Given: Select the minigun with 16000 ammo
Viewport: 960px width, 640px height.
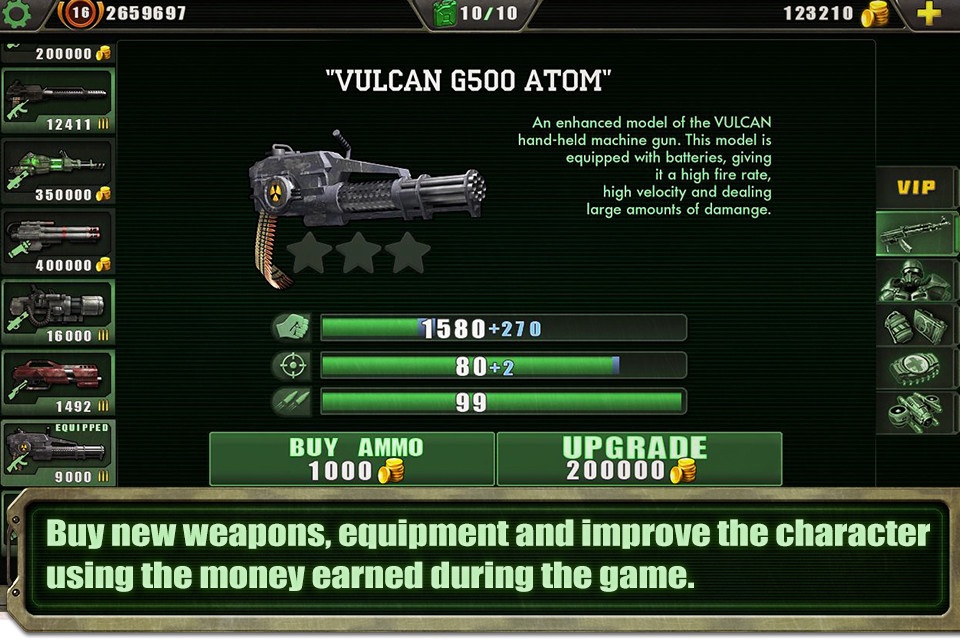Looking at the screenshot, I should point(57,312).
